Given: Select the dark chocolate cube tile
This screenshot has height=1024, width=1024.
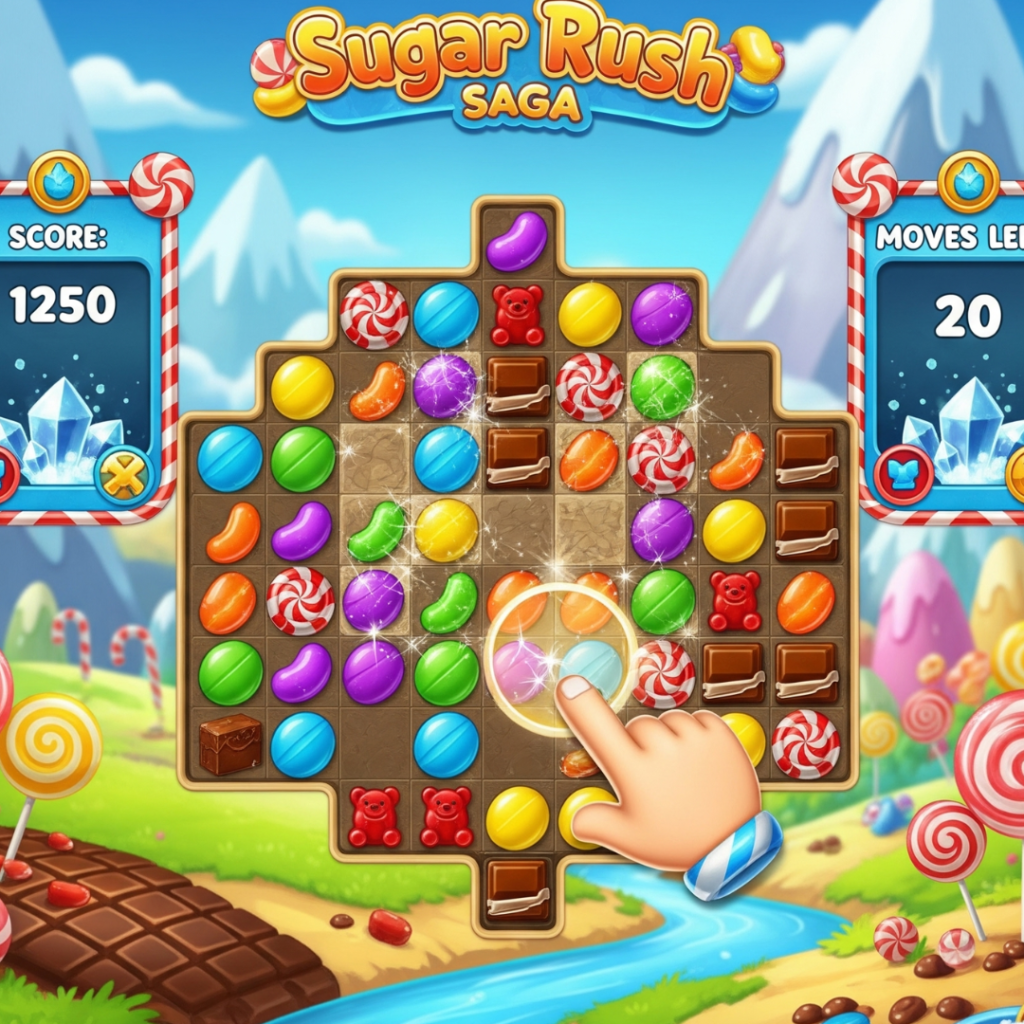Looking at the screenshot, I should click(x=230, y=744).
